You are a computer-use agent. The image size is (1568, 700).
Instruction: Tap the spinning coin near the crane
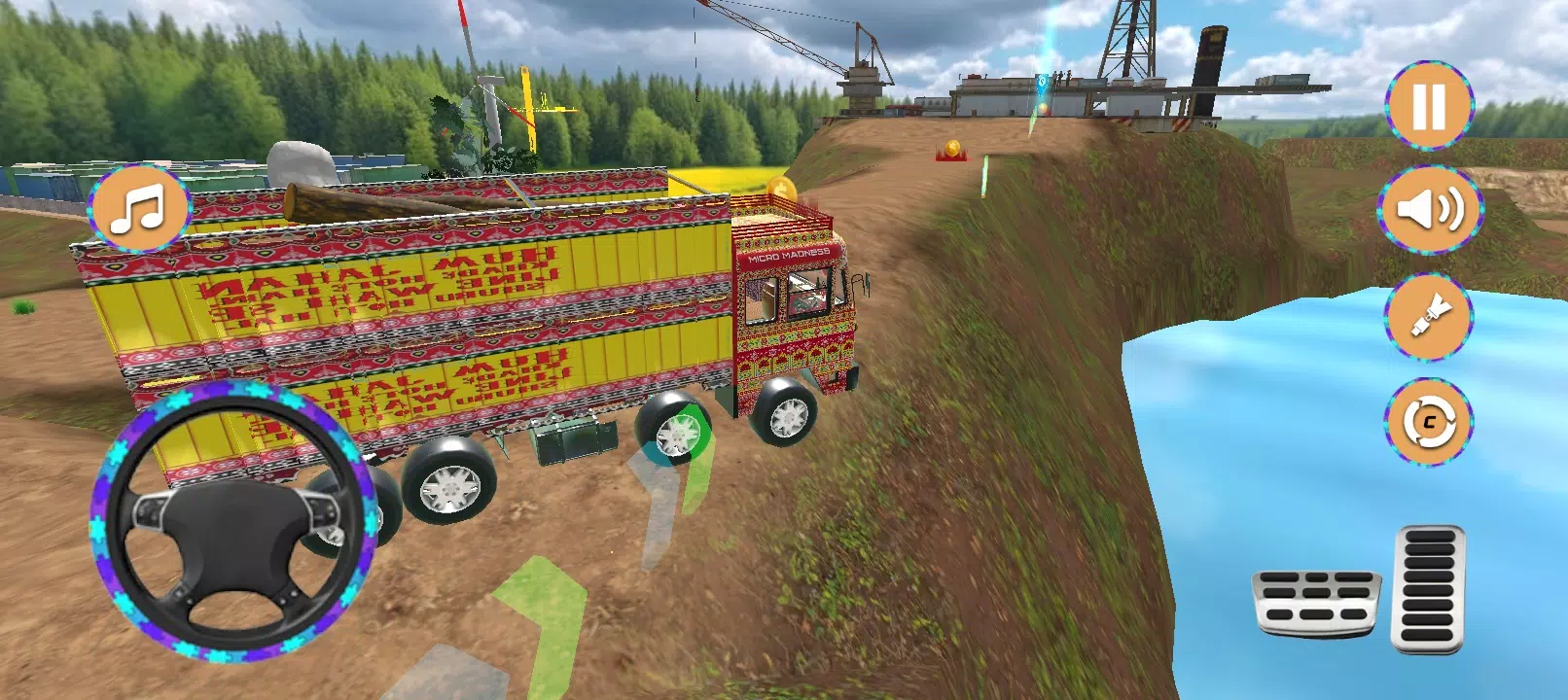(950, 149)
